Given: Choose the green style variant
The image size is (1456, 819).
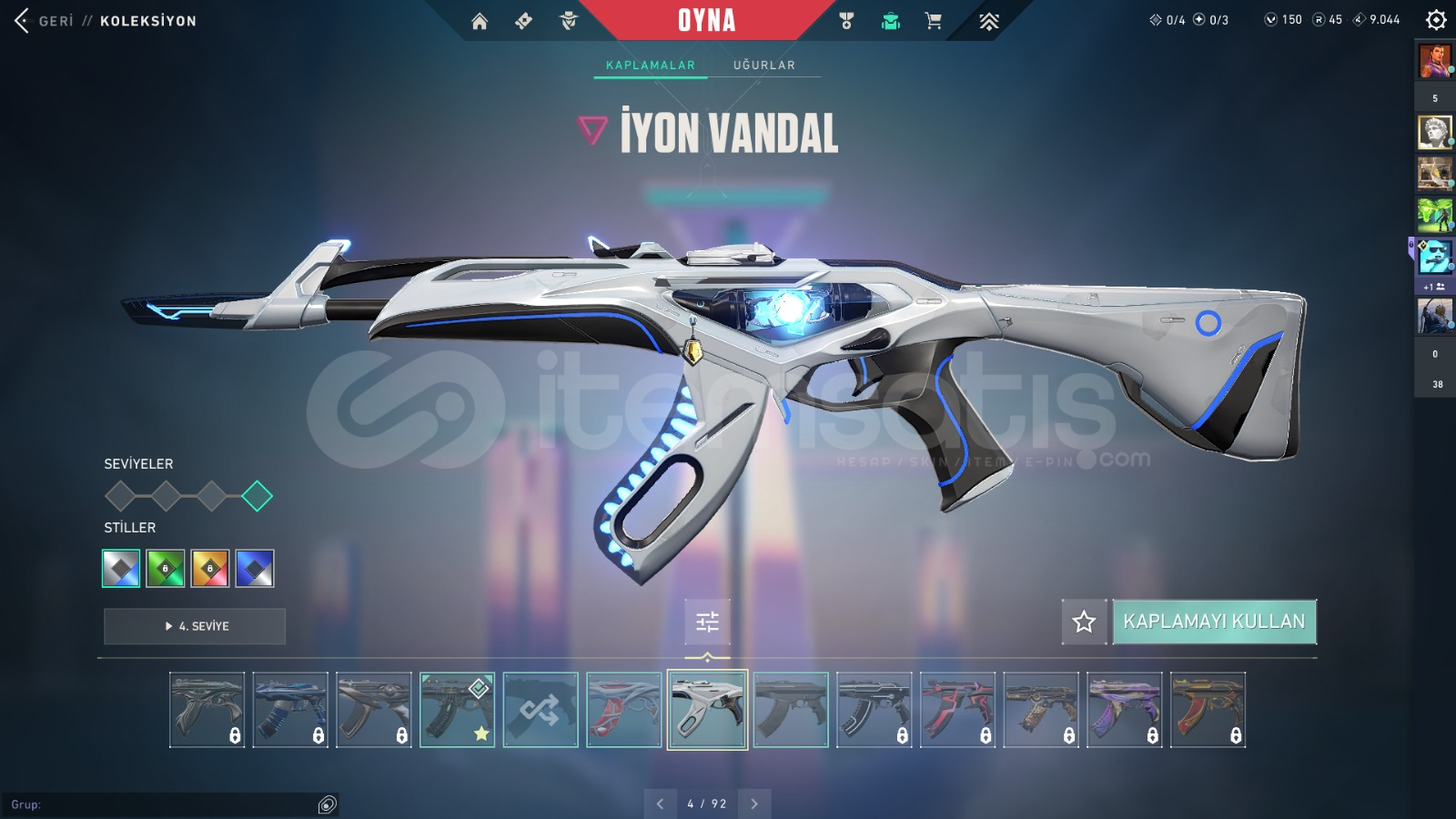Looking at the screenshot, I should pos(166,569).
